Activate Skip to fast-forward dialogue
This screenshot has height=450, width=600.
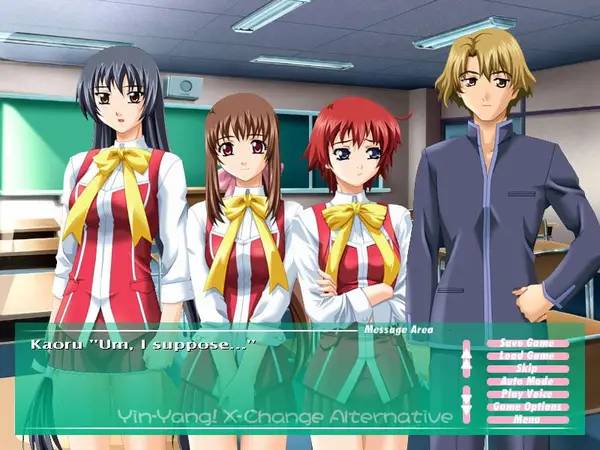526,368
